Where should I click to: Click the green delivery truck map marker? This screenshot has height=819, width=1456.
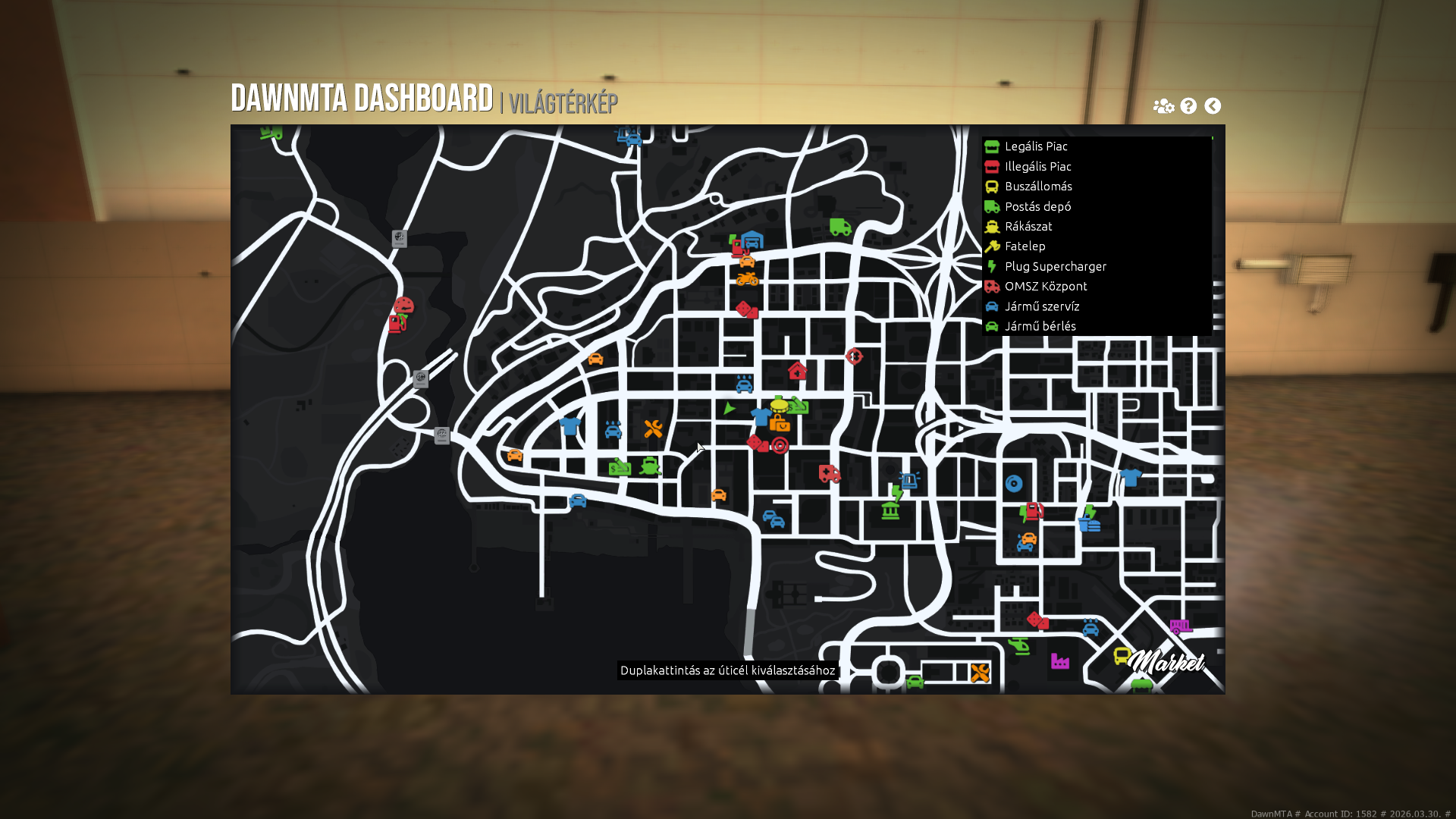tap(840, 227)
